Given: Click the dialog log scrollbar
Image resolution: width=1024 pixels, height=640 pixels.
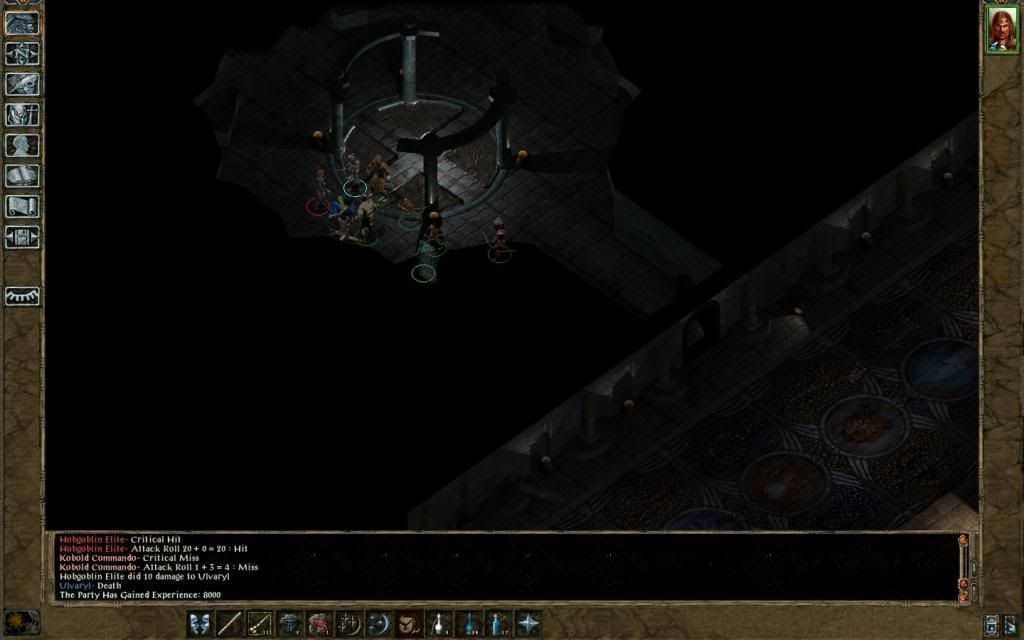Looking at the screenshot, I should click(964, 565).
